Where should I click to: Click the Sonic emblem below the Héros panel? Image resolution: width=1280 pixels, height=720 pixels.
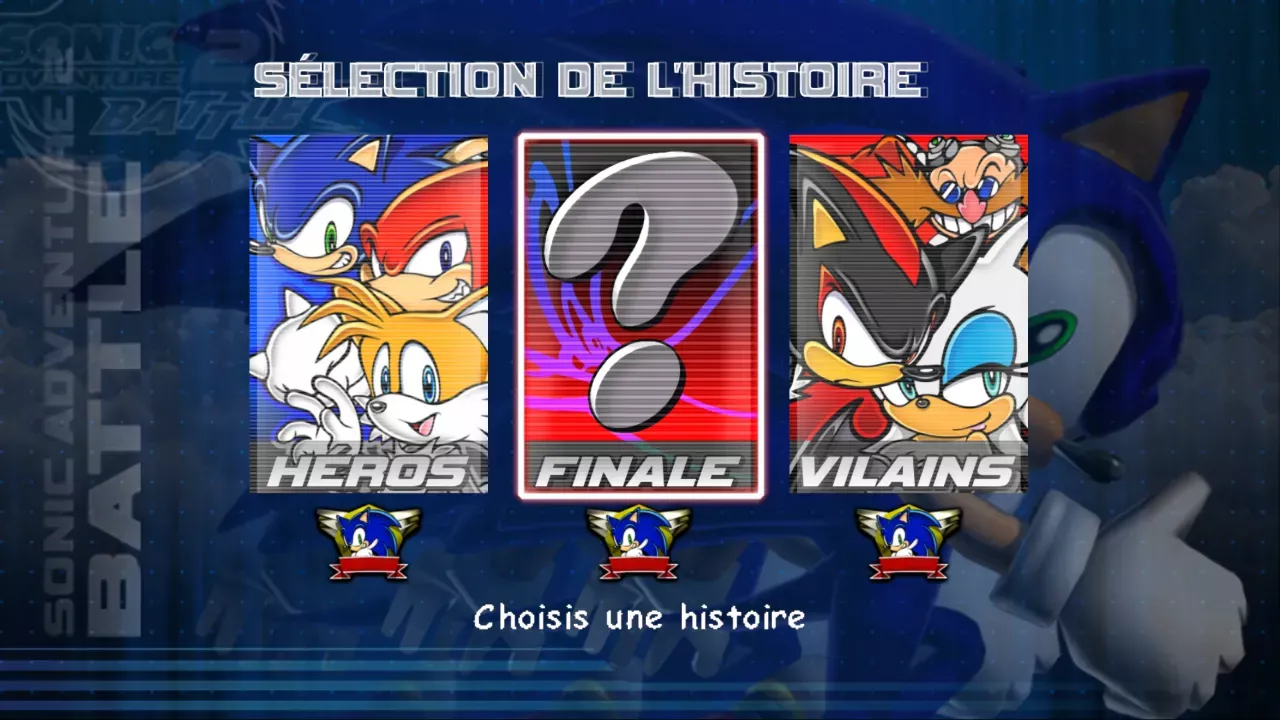click(367, 540)
